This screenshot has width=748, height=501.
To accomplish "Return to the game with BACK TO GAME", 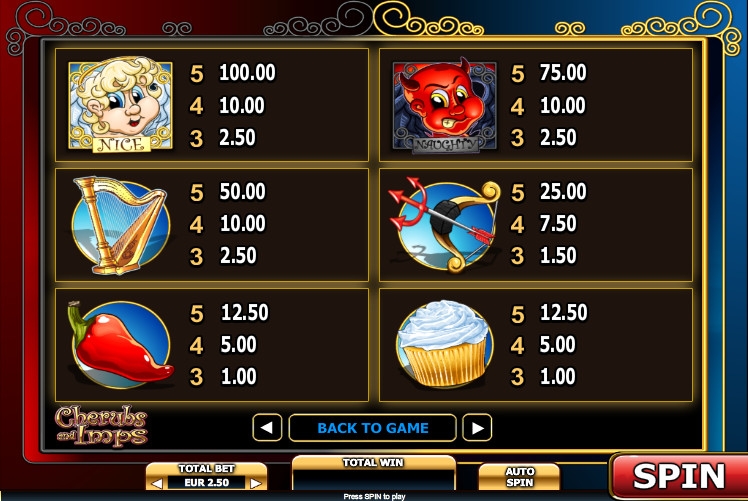I will pyautogui.click(x=372, y=428).
